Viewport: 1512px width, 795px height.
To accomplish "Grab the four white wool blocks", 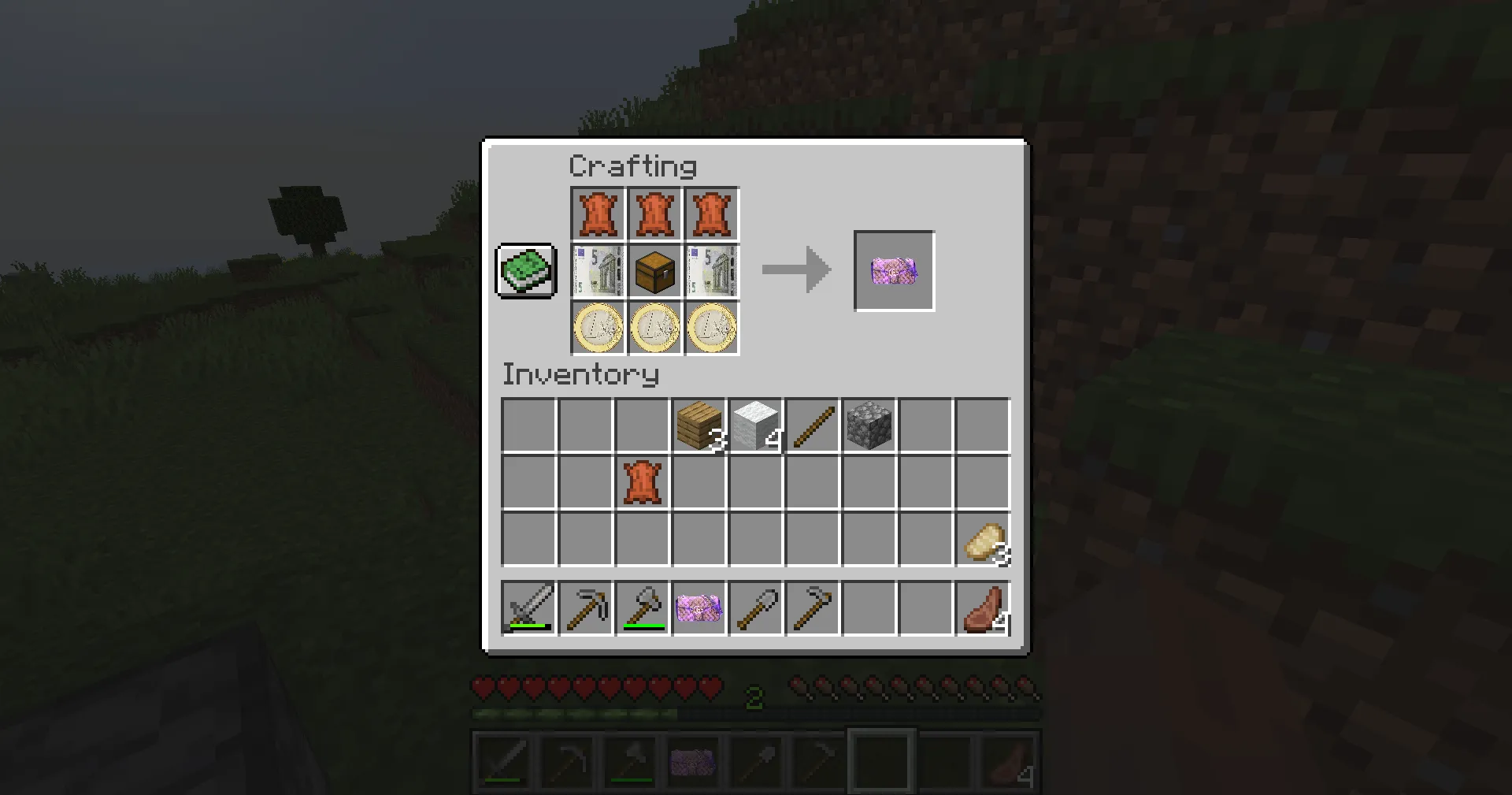I will [755, 425].
